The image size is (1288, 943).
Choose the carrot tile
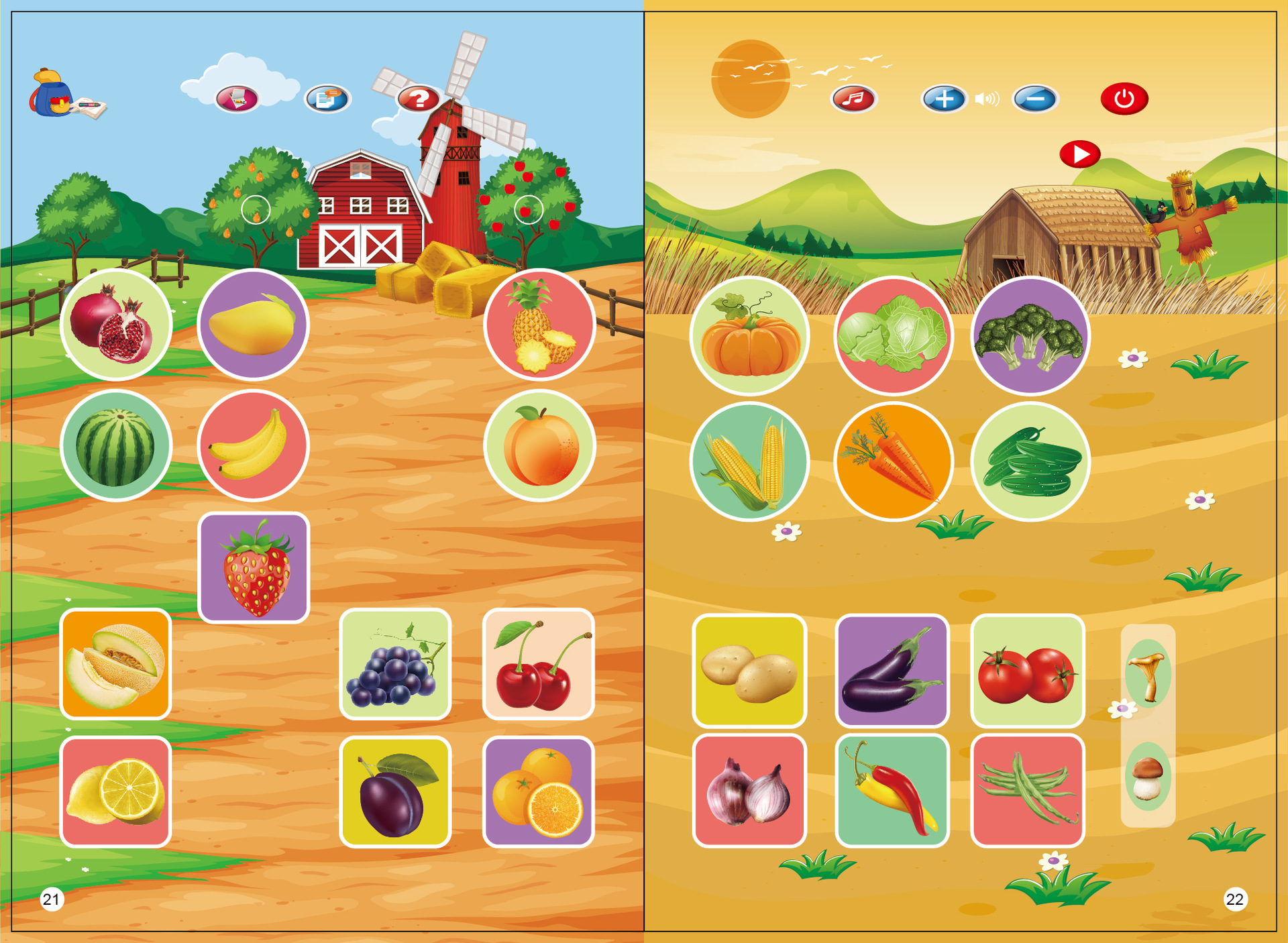point(893,461)
